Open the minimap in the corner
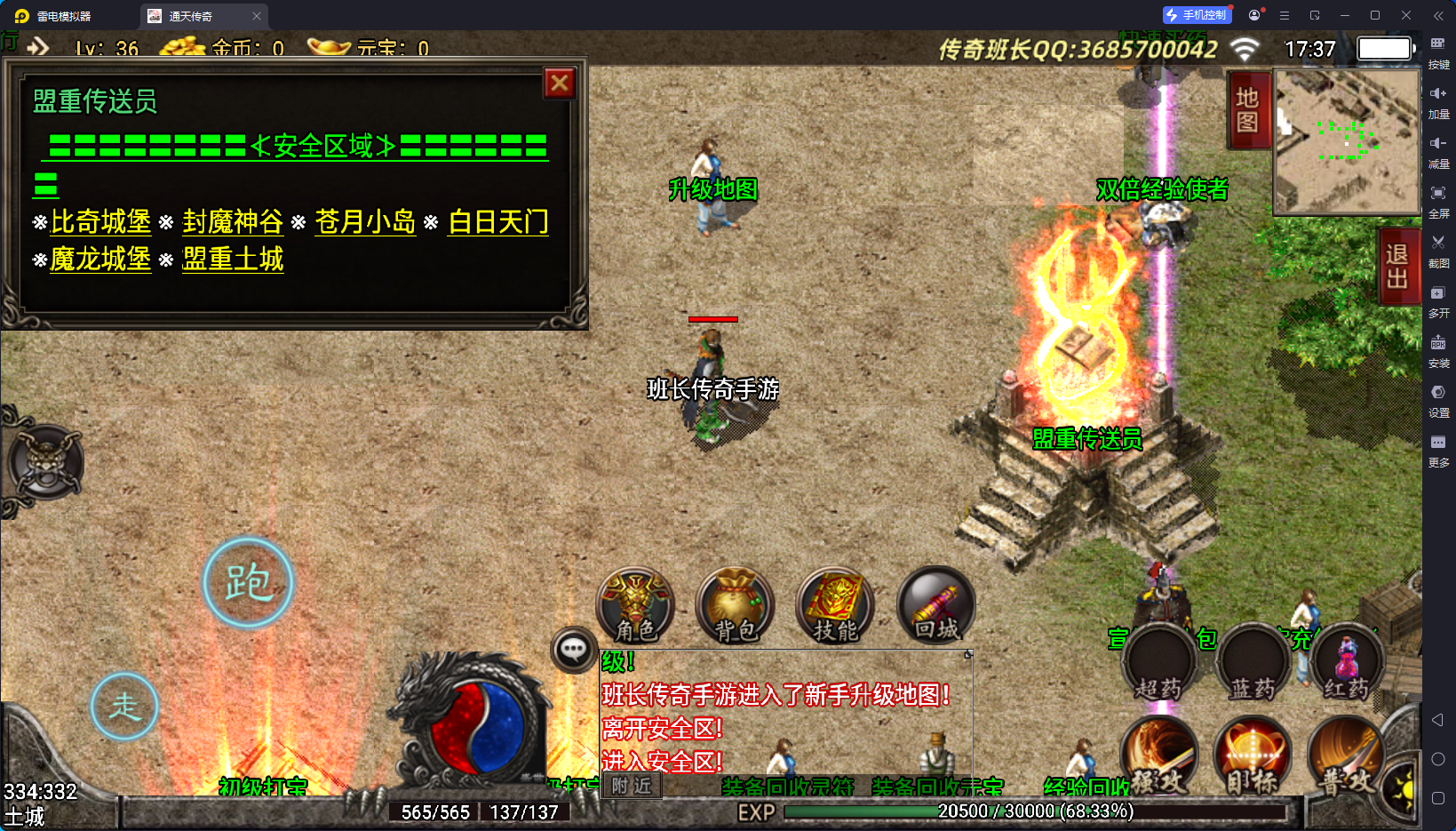This screenshot has height=831, width=1456. (1347, 141)
